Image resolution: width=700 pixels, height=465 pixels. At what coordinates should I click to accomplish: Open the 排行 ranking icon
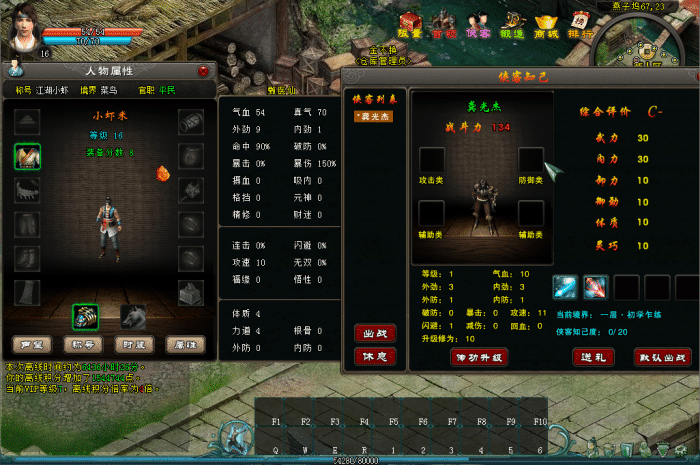(580, 25)
